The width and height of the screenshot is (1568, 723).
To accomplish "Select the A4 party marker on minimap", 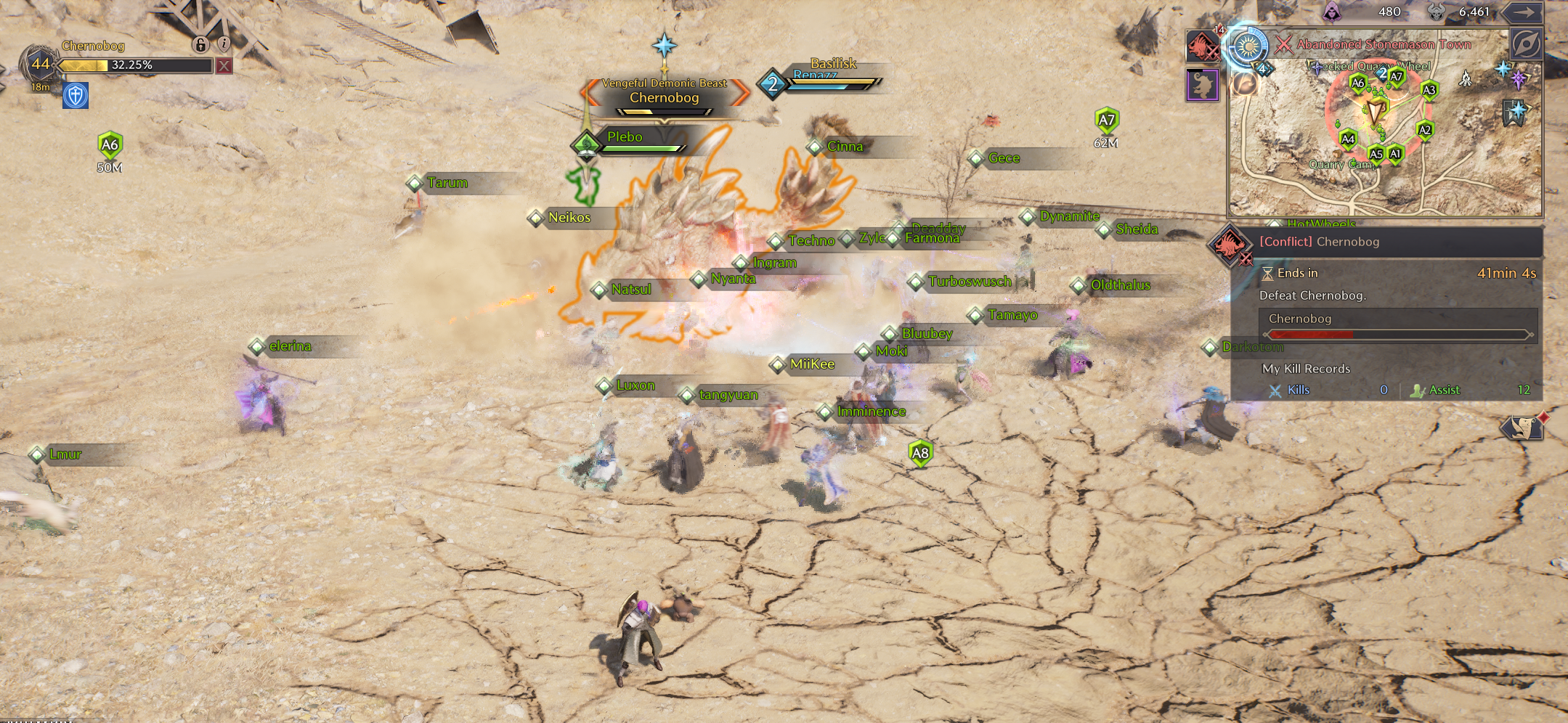I will (x=1348, y=139).
